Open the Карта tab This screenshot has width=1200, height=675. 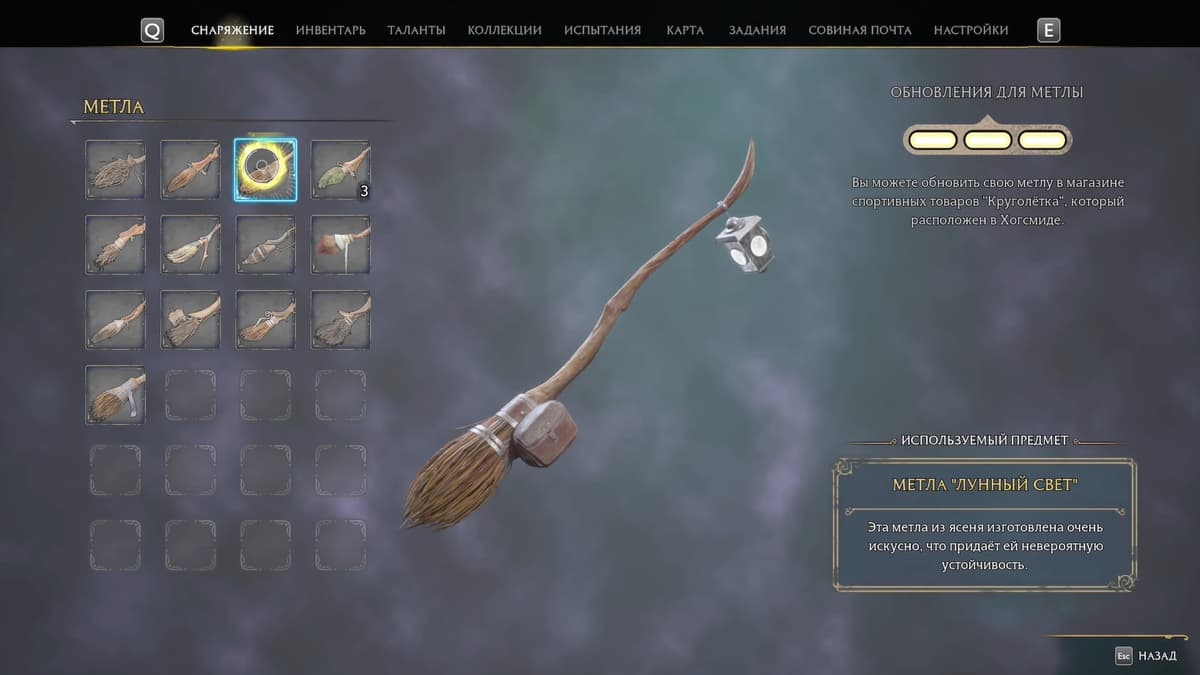[685, 30]
